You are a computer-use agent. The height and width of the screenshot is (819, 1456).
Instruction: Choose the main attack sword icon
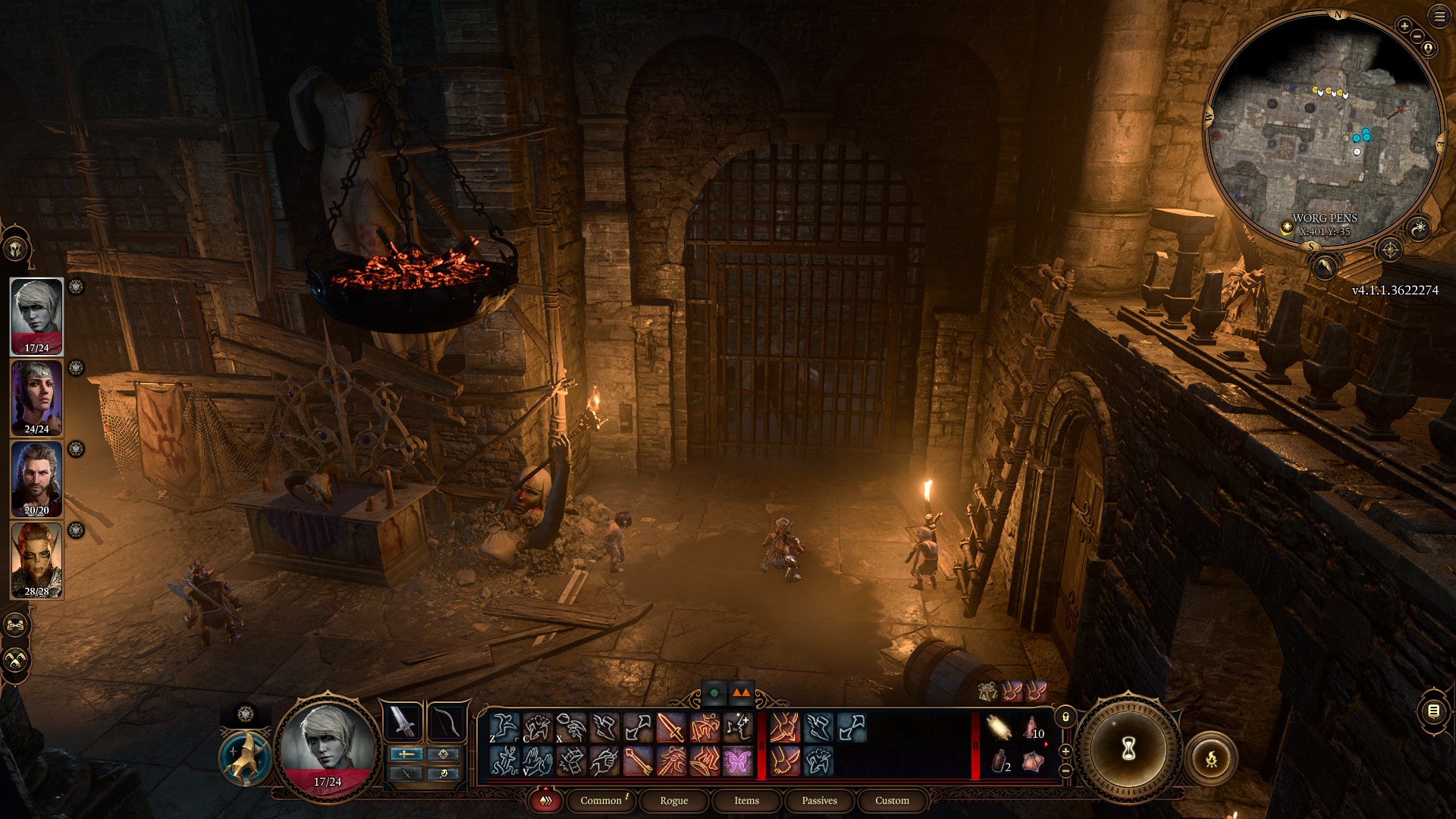pos(671,726)
